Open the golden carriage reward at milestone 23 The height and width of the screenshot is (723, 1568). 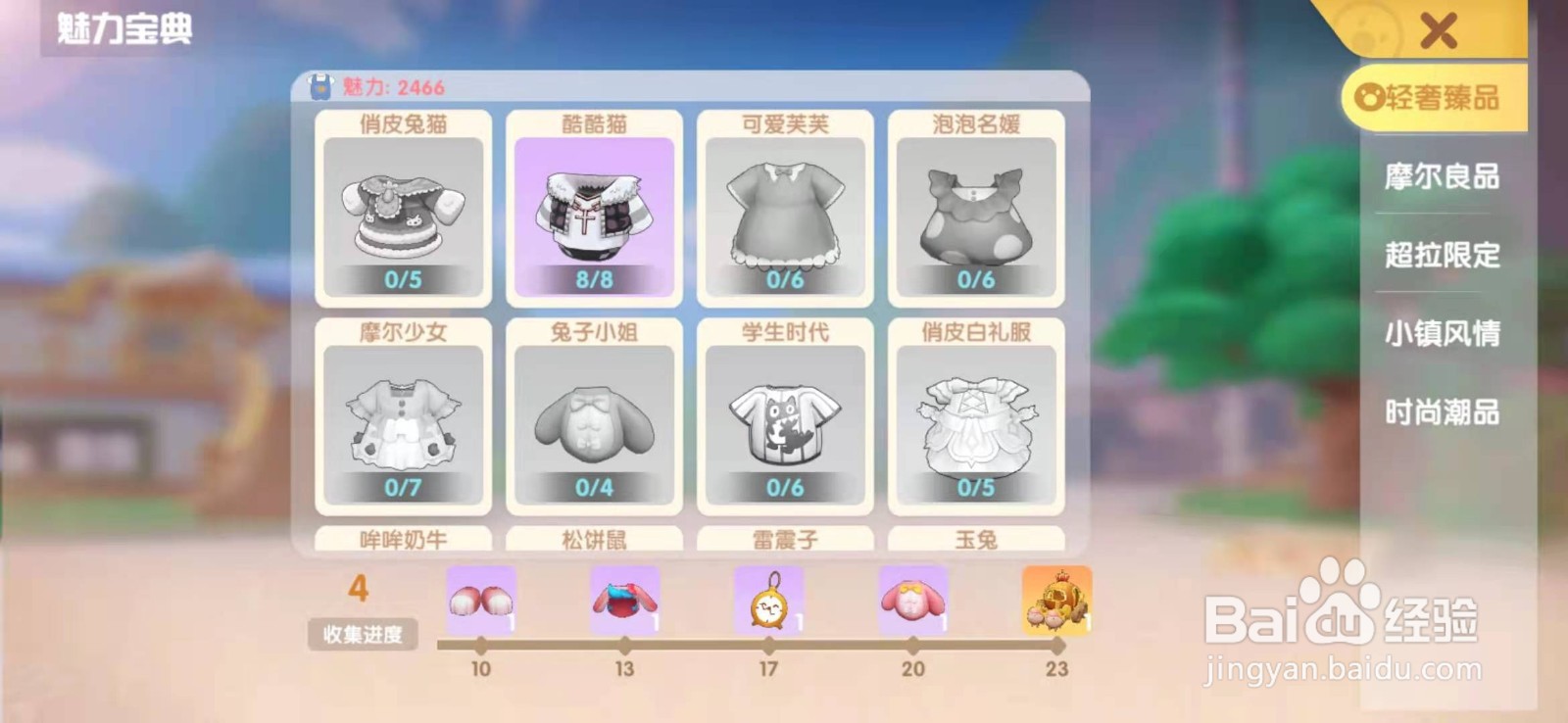pos(1056,600)
